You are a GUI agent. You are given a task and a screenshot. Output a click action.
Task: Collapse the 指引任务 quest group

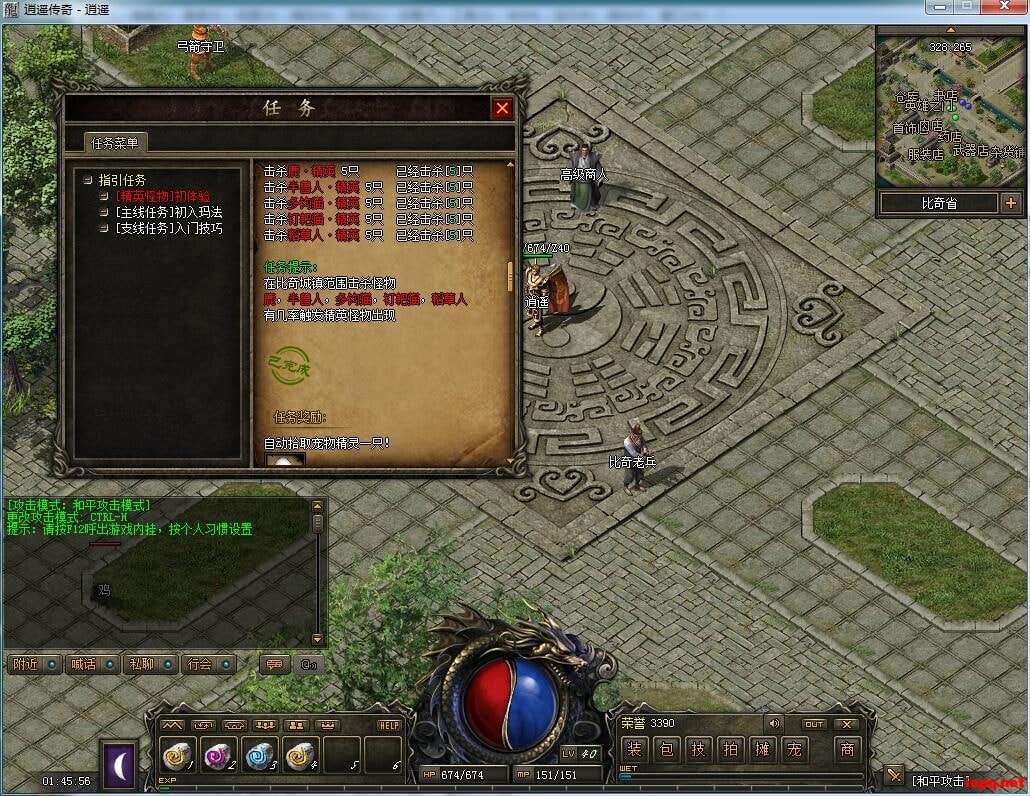(x=88, y=180)
